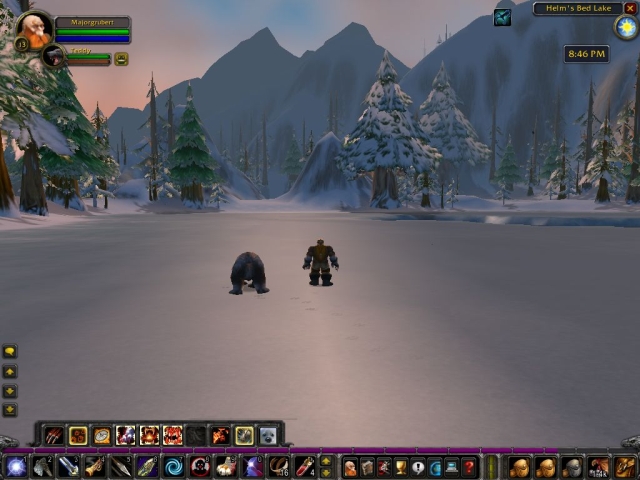Screen dimensions: 640x480
Task: Open the grey metal bag slot
Action: click(x=571, y=467)
